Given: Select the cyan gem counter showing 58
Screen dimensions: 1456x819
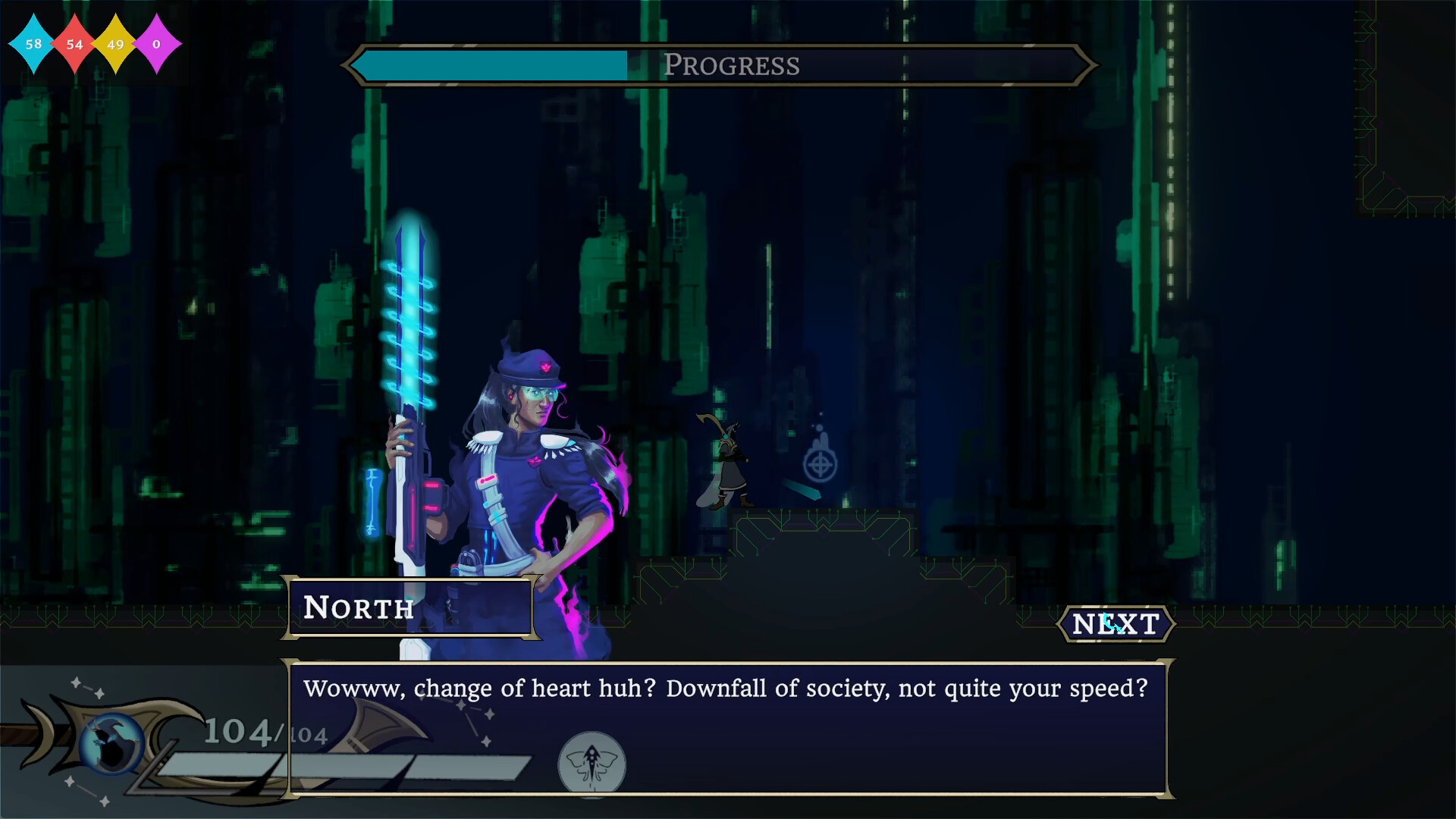Looking at the screenshot, I should (32, 44).
